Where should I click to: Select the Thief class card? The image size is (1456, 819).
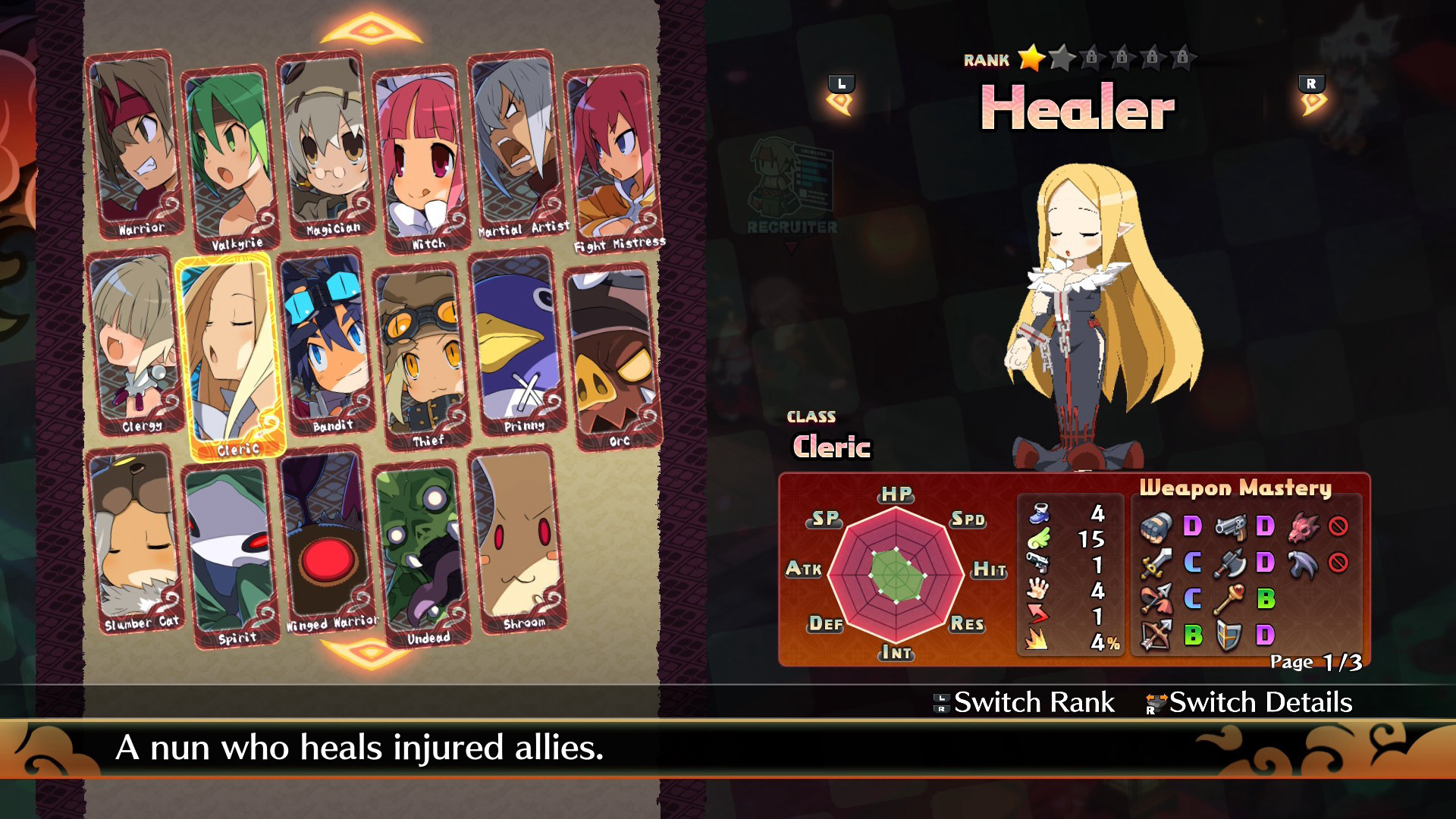coord(422,356)
